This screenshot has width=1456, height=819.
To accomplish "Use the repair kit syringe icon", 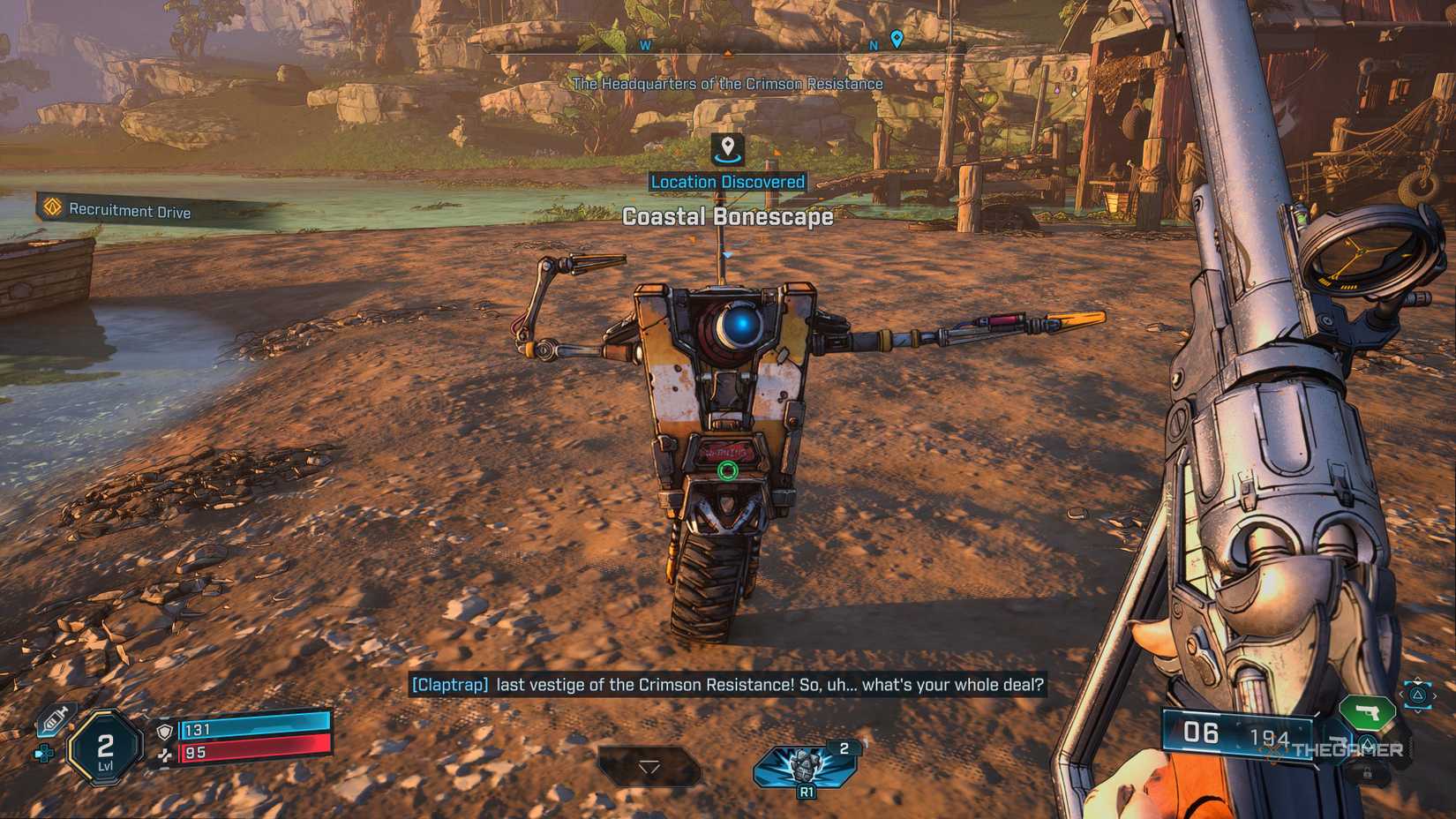I will tap(55, 721).
